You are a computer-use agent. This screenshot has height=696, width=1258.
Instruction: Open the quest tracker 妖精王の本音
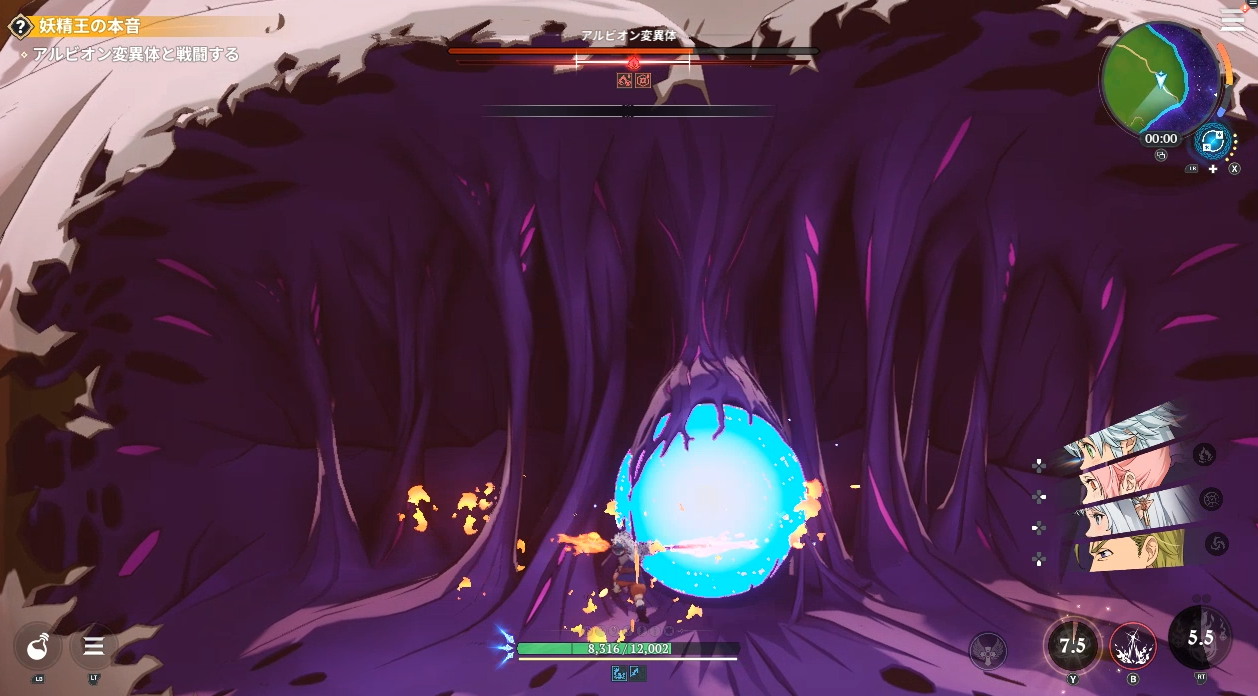click(x=90, y=26)
